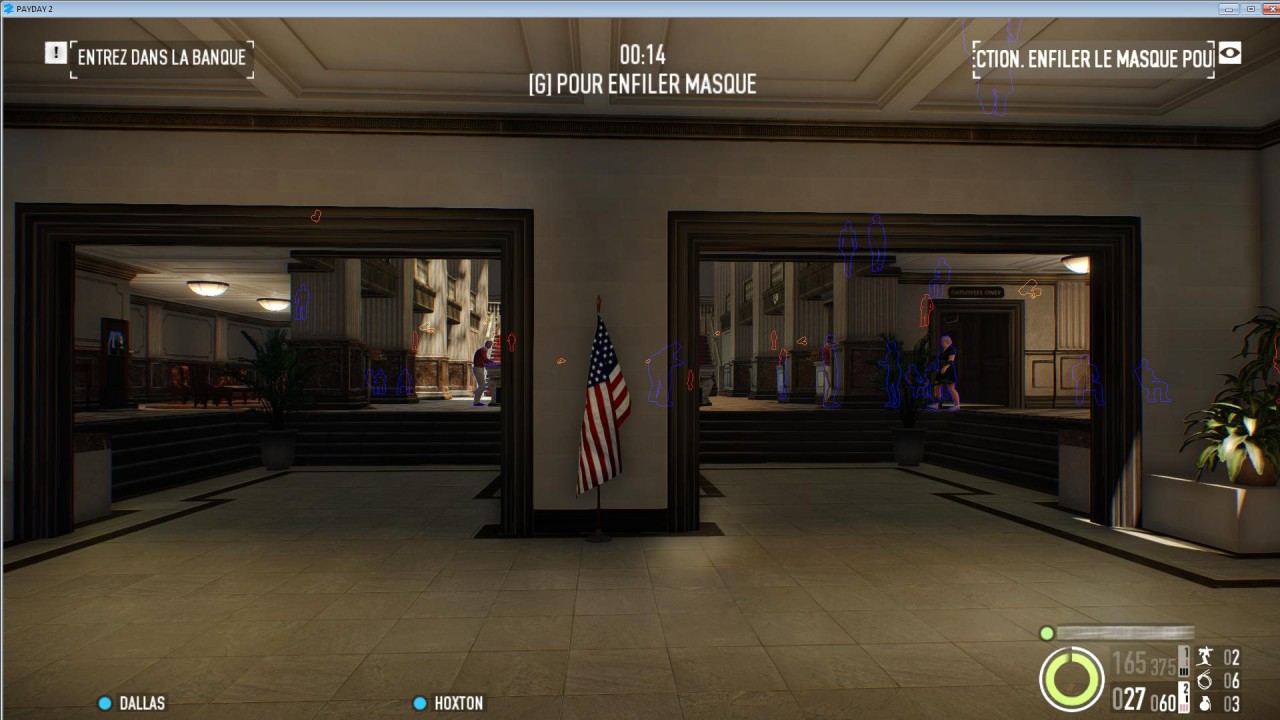The image size is (1280, 720).
Task: Minimize the PAYDAY 2 window
Action: pos(1229,8)
